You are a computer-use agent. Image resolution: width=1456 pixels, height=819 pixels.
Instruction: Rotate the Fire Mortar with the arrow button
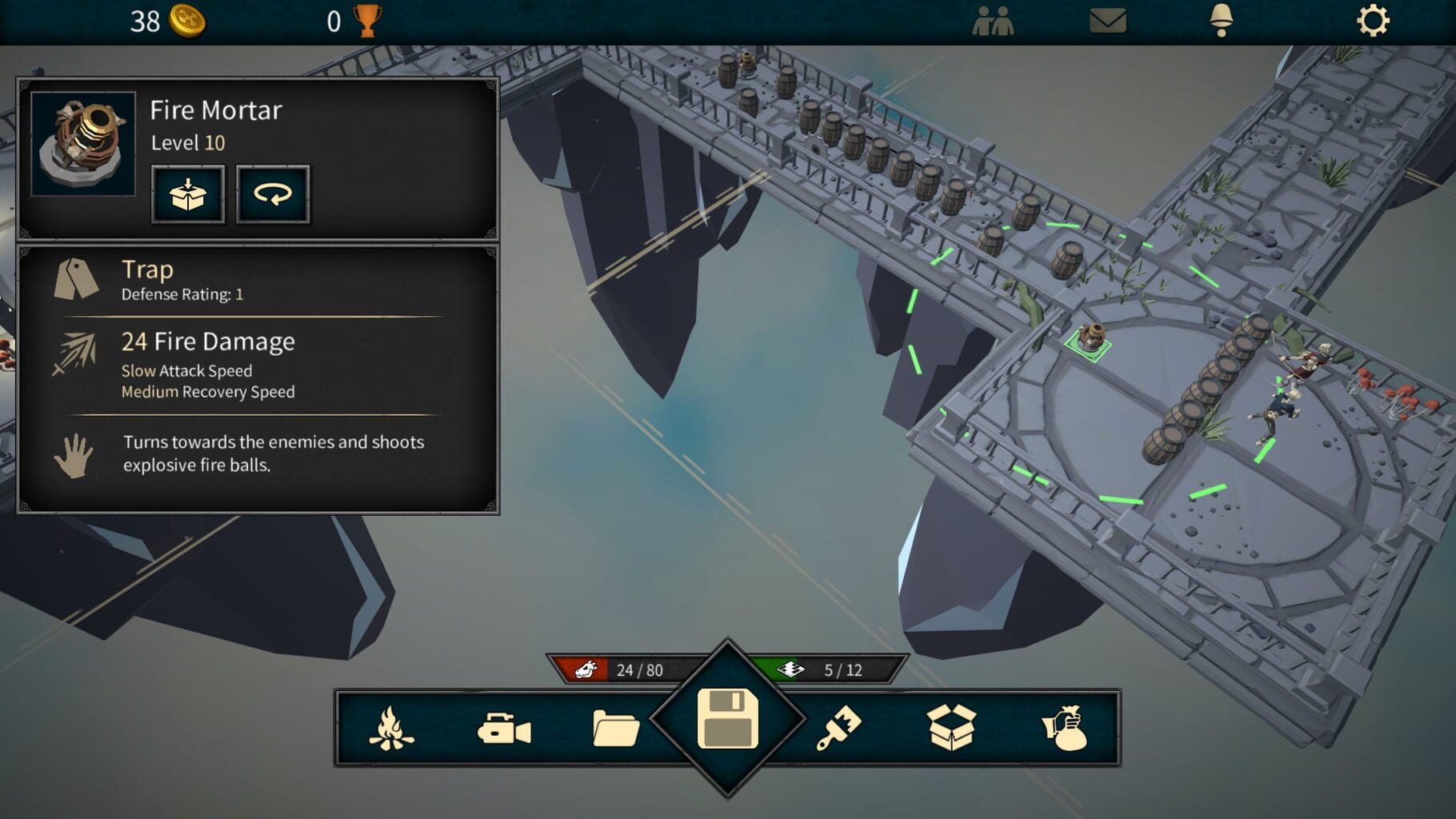272,194
